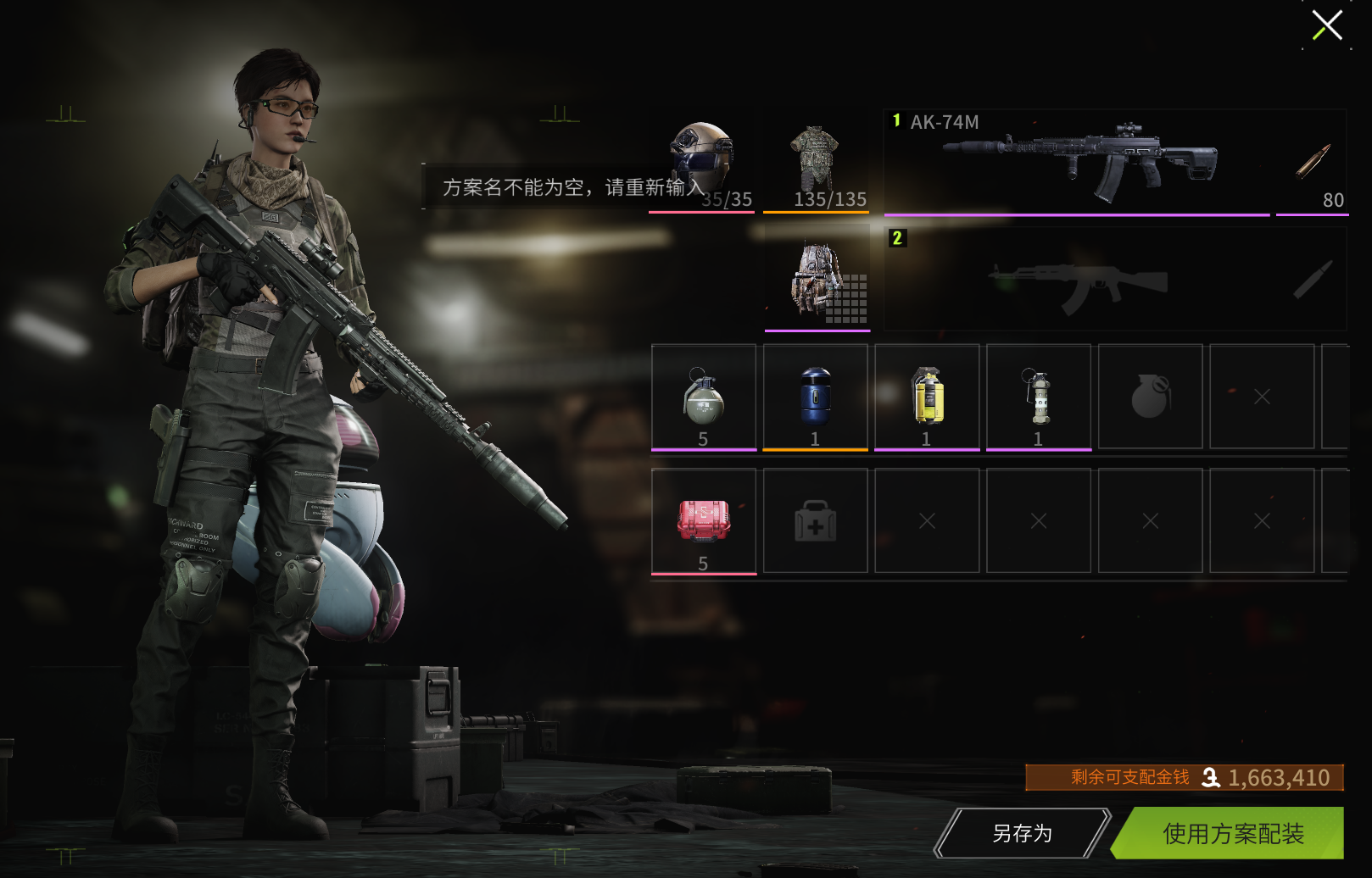Open the empty medical kit placeholder slot
The width and height of the screenshot is (1372, 878).
815,521
